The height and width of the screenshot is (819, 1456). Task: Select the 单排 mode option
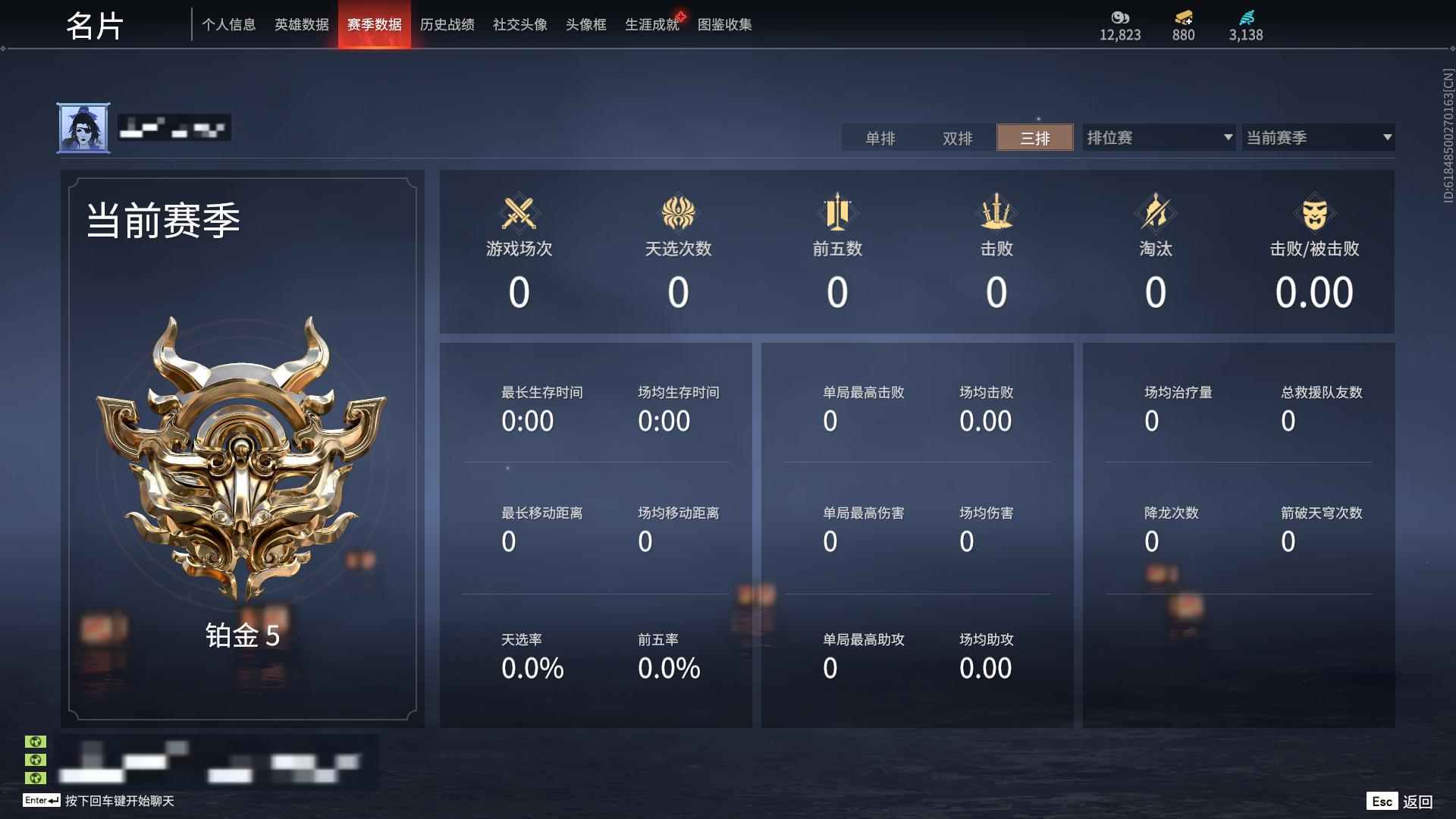click(x=881, y=138)
